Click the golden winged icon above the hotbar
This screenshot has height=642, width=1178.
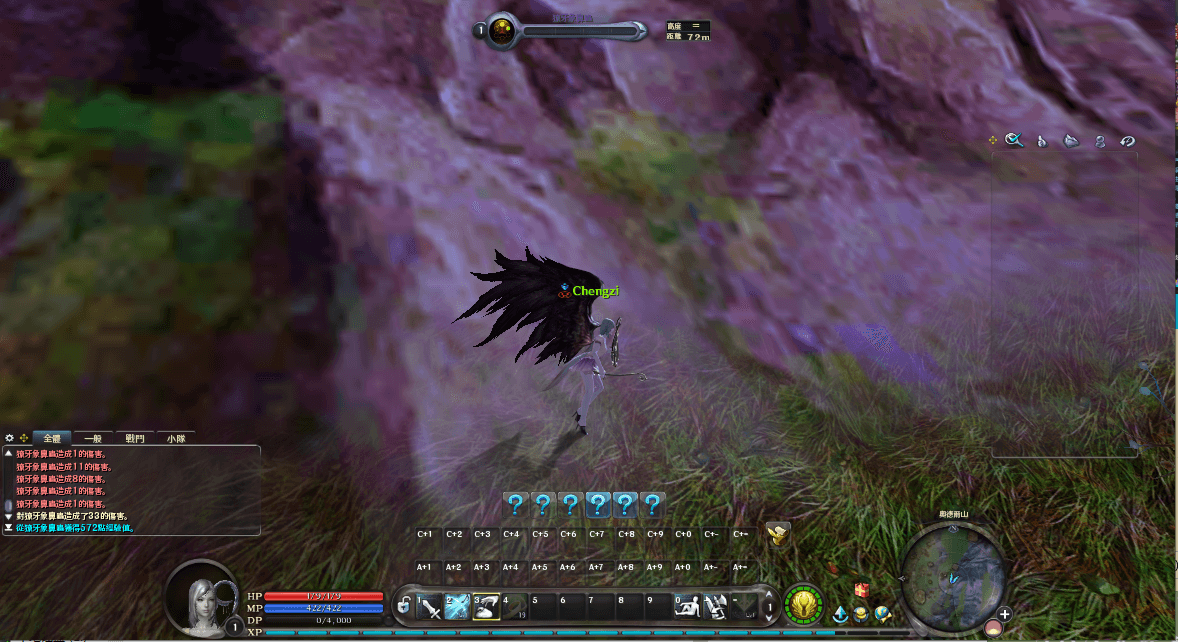tap(777, 533)
